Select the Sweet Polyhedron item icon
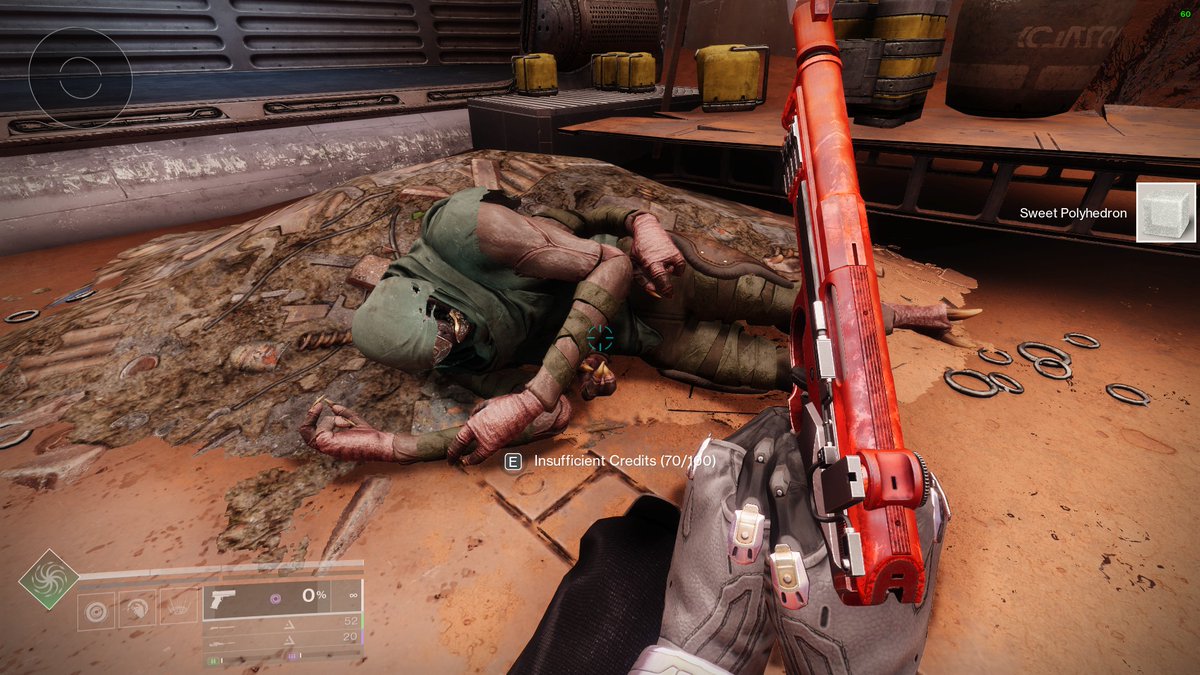The height and width of the screenshot is (675, 1200). click(1166, 212)
